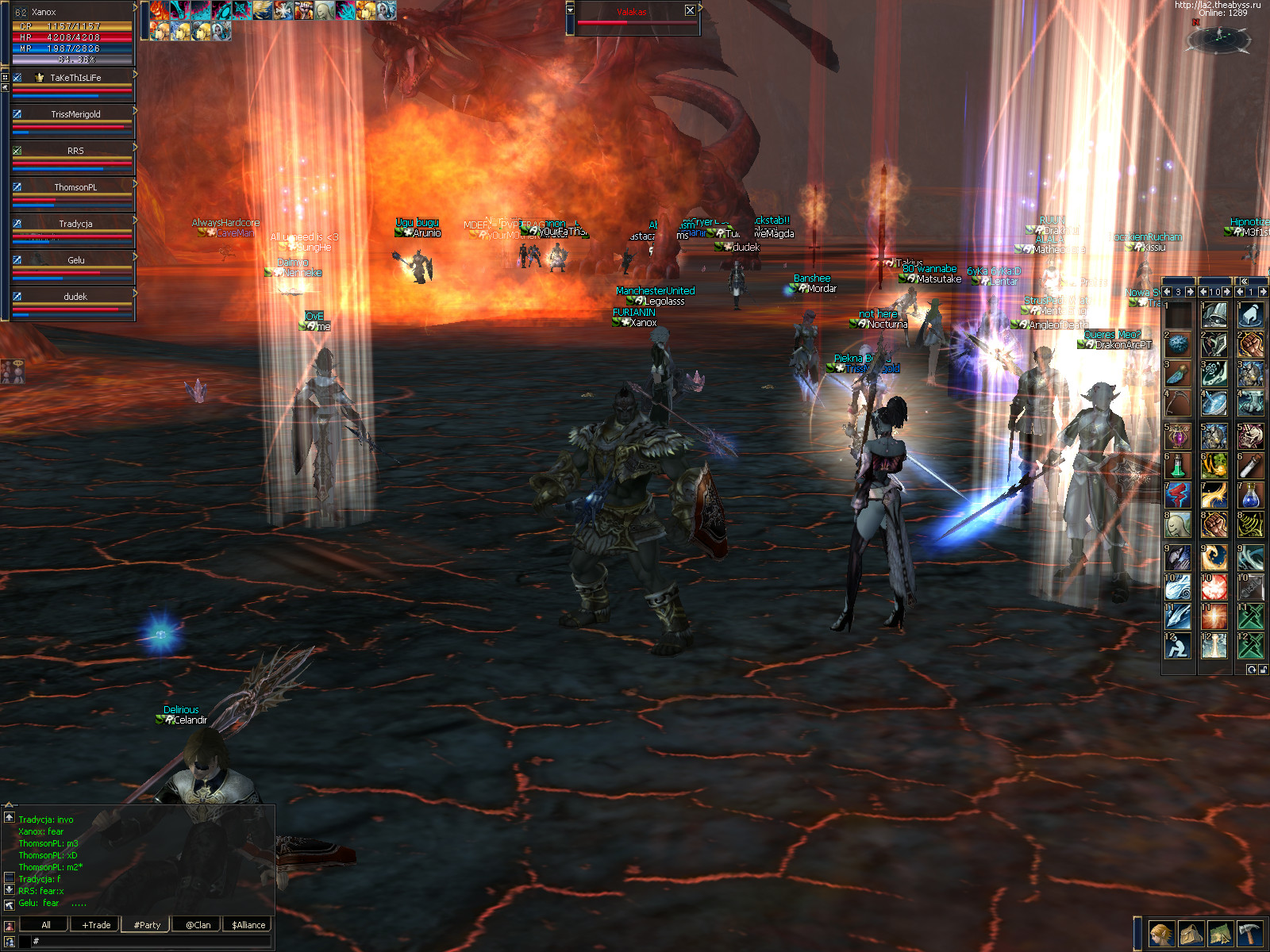Focus the chat message input field
Screen dimensions: 1270x952
pos(151,941)
